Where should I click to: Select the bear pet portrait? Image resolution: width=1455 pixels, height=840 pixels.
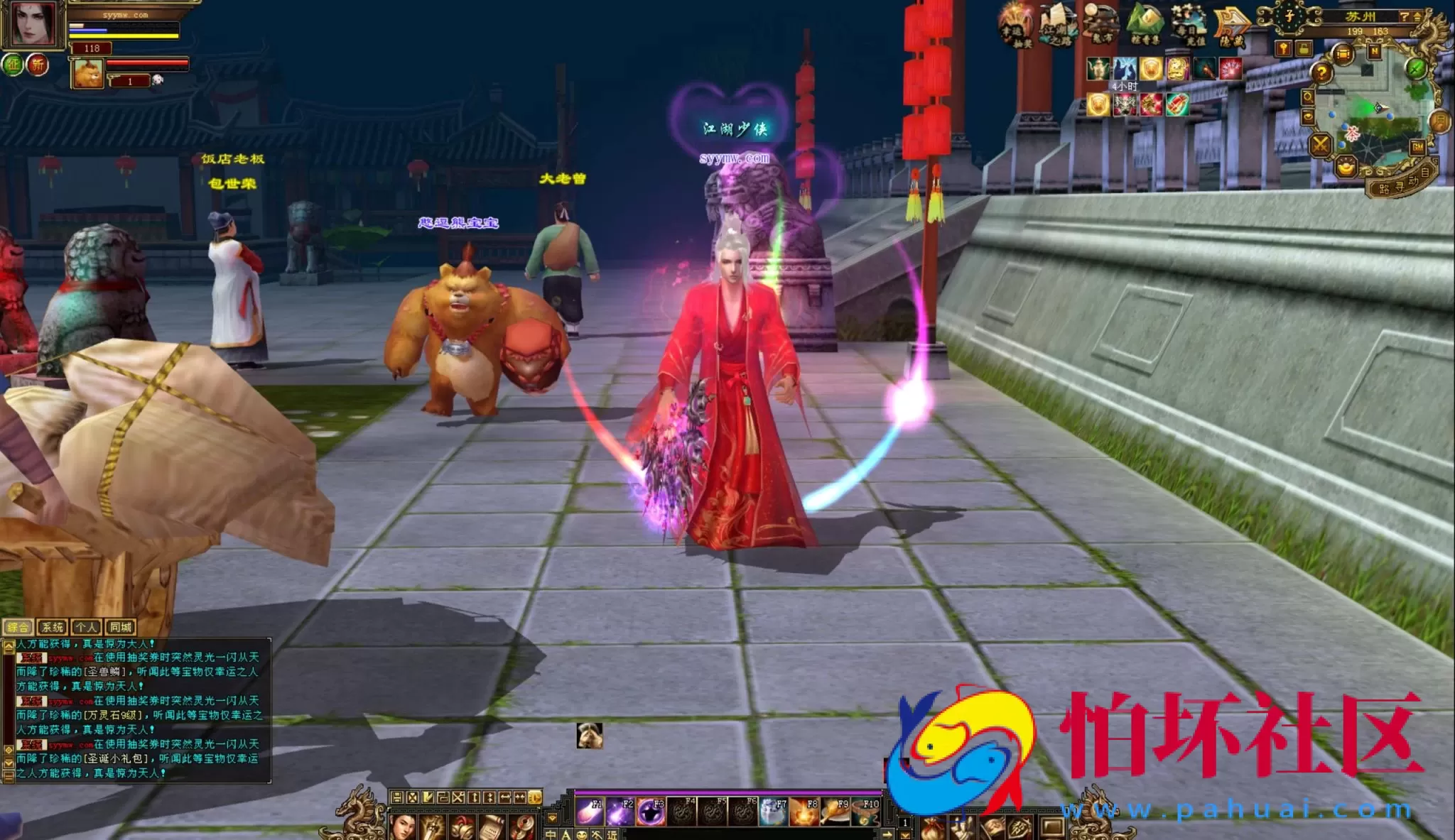(88, 74)
